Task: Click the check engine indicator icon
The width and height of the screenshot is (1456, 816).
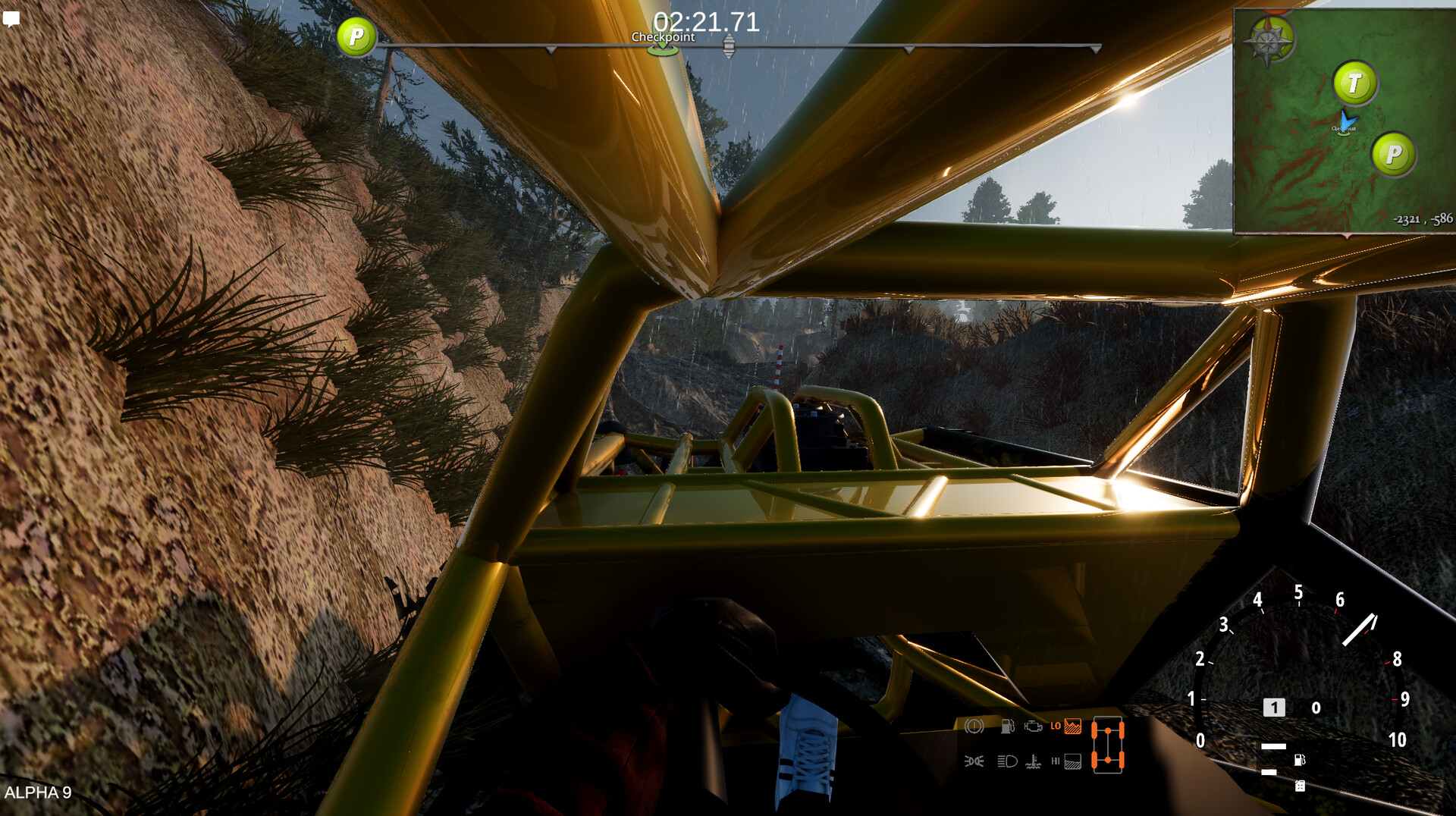Action: [x=1033, y=726]
